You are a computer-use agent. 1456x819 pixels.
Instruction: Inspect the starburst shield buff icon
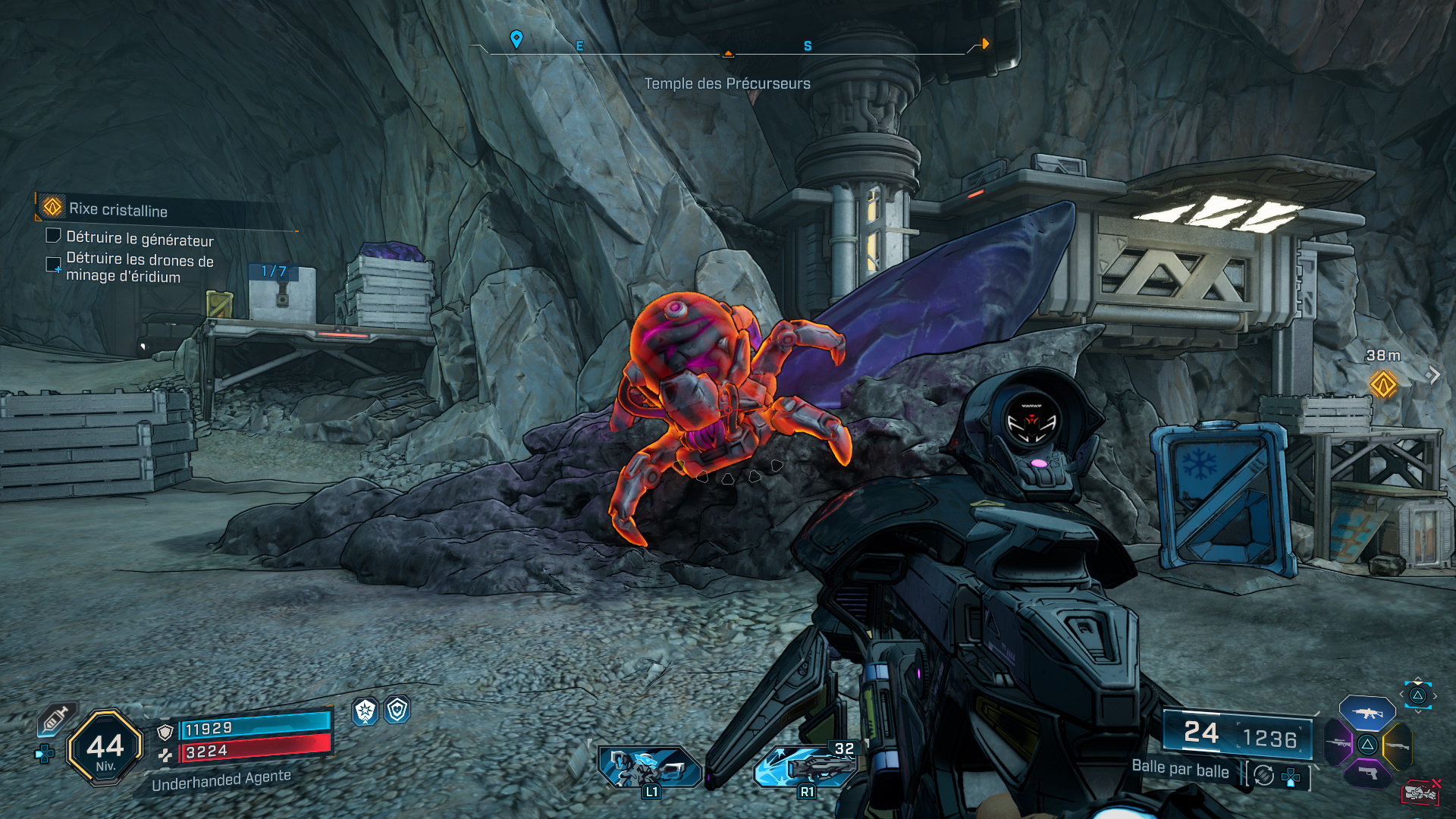[x=366, y=711]
